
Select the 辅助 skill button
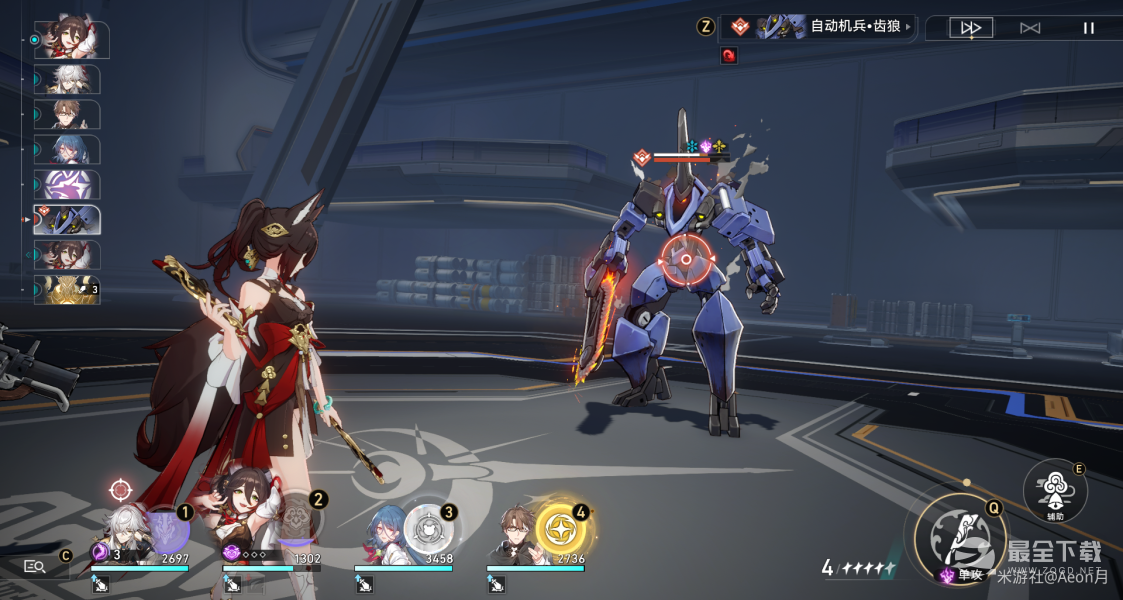pyautogui.click(x=1055, y=492)
